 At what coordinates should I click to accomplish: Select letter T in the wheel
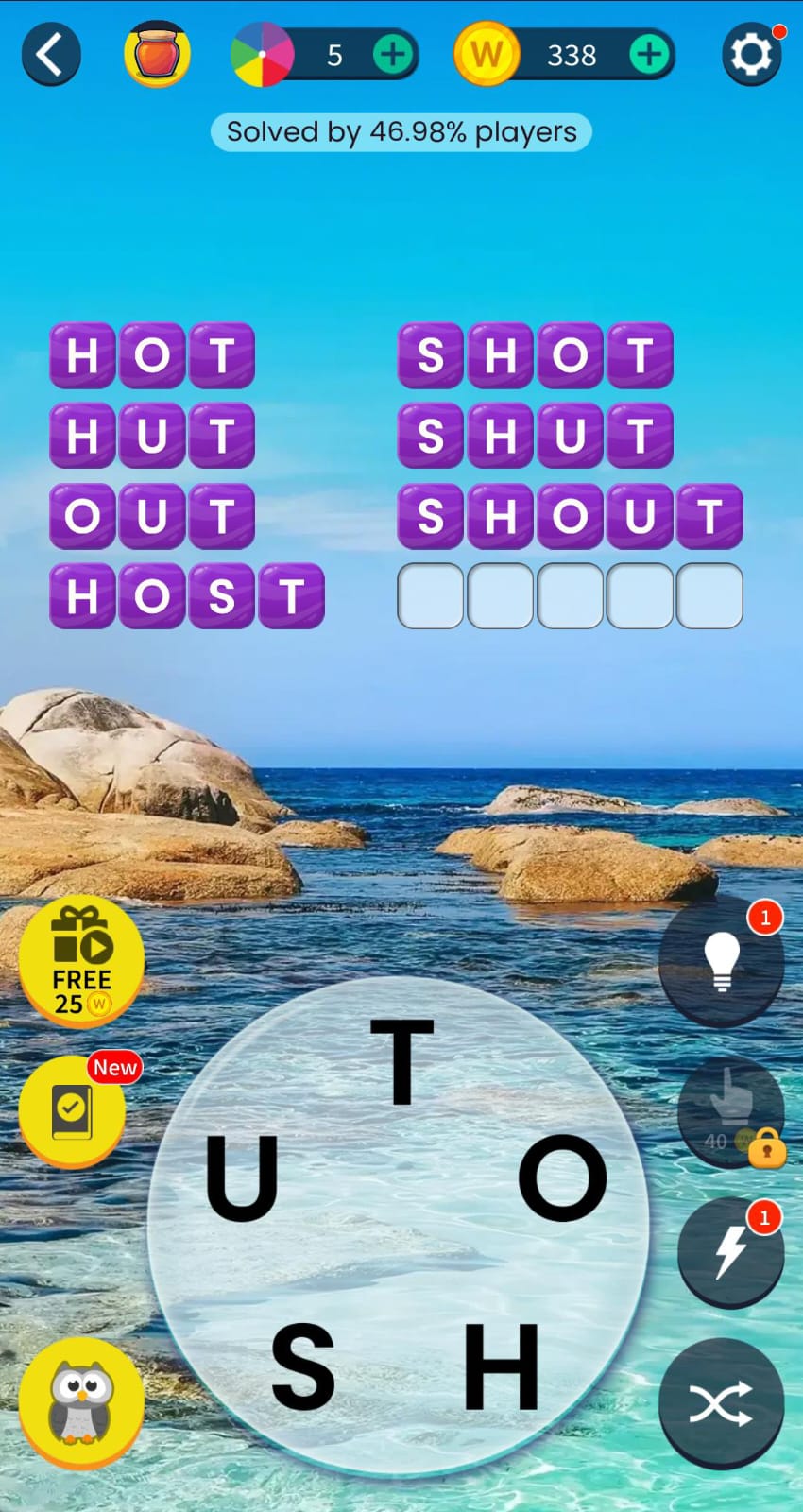pos(401,1062)
